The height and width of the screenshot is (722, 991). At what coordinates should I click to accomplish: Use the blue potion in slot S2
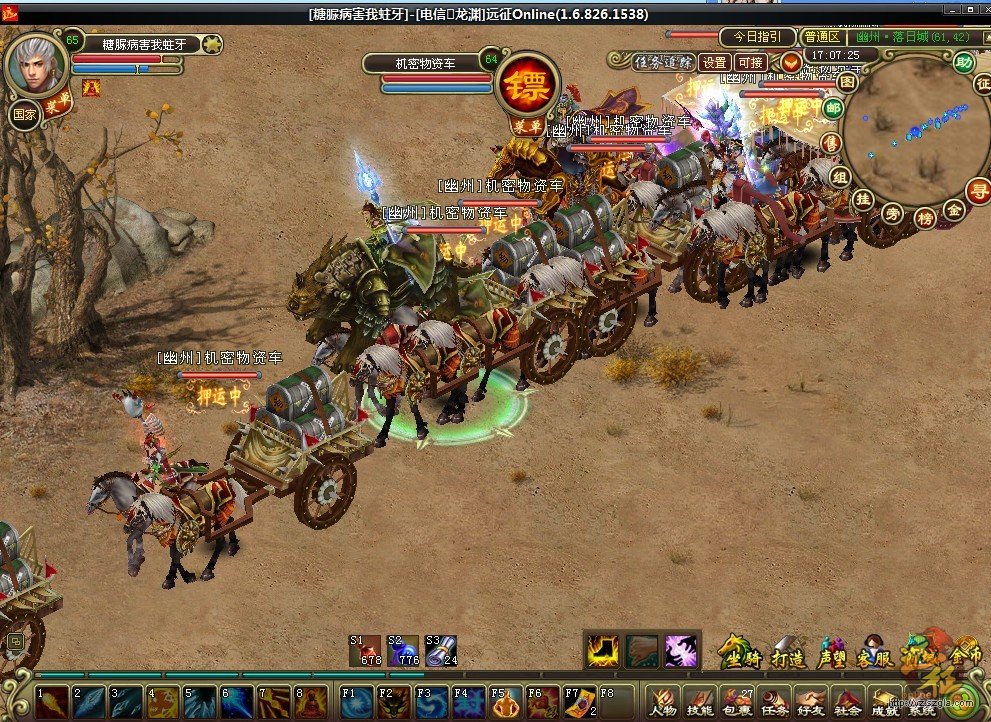408,650
